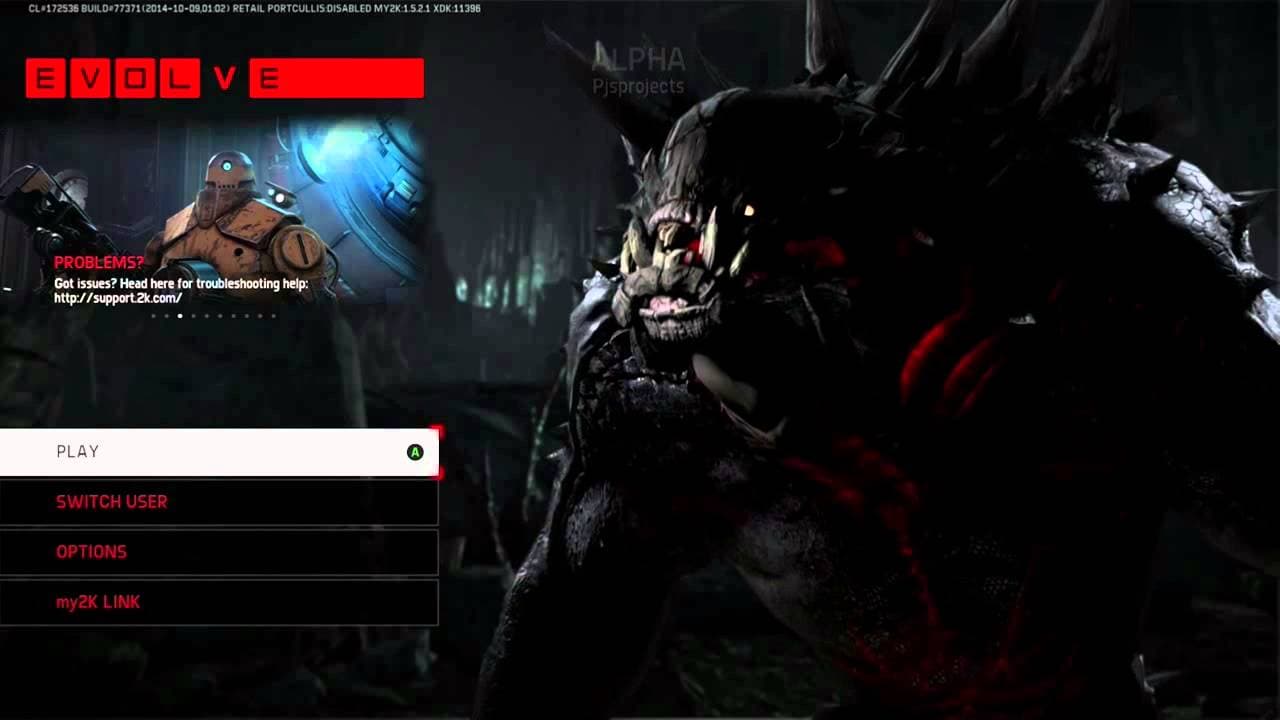The image size is (1280, 720).
Task: Activate the last carousel dot
Action: (x=272, y=316)
